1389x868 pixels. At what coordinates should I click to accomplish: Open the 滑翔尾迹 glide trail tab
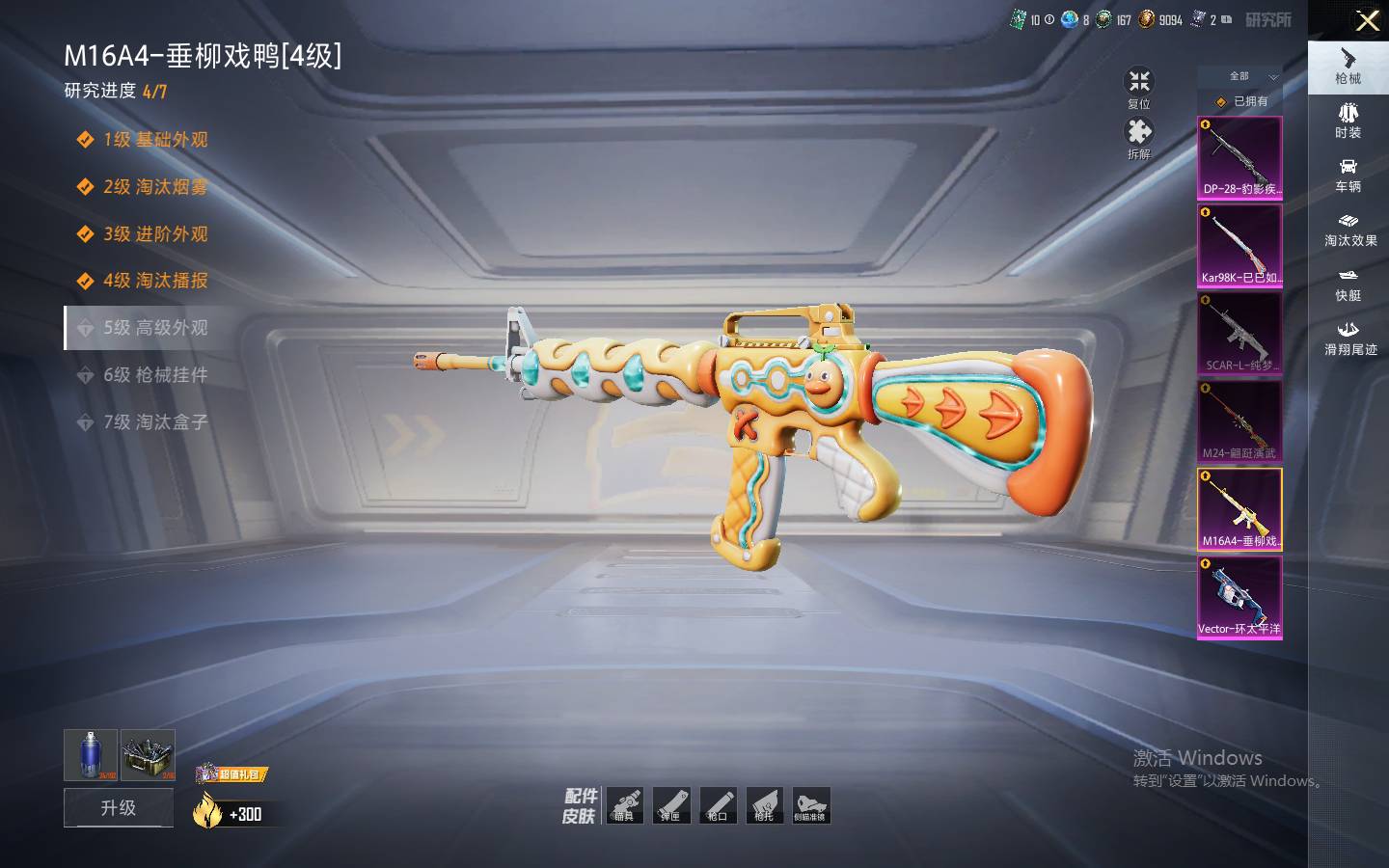[1349, 339]
